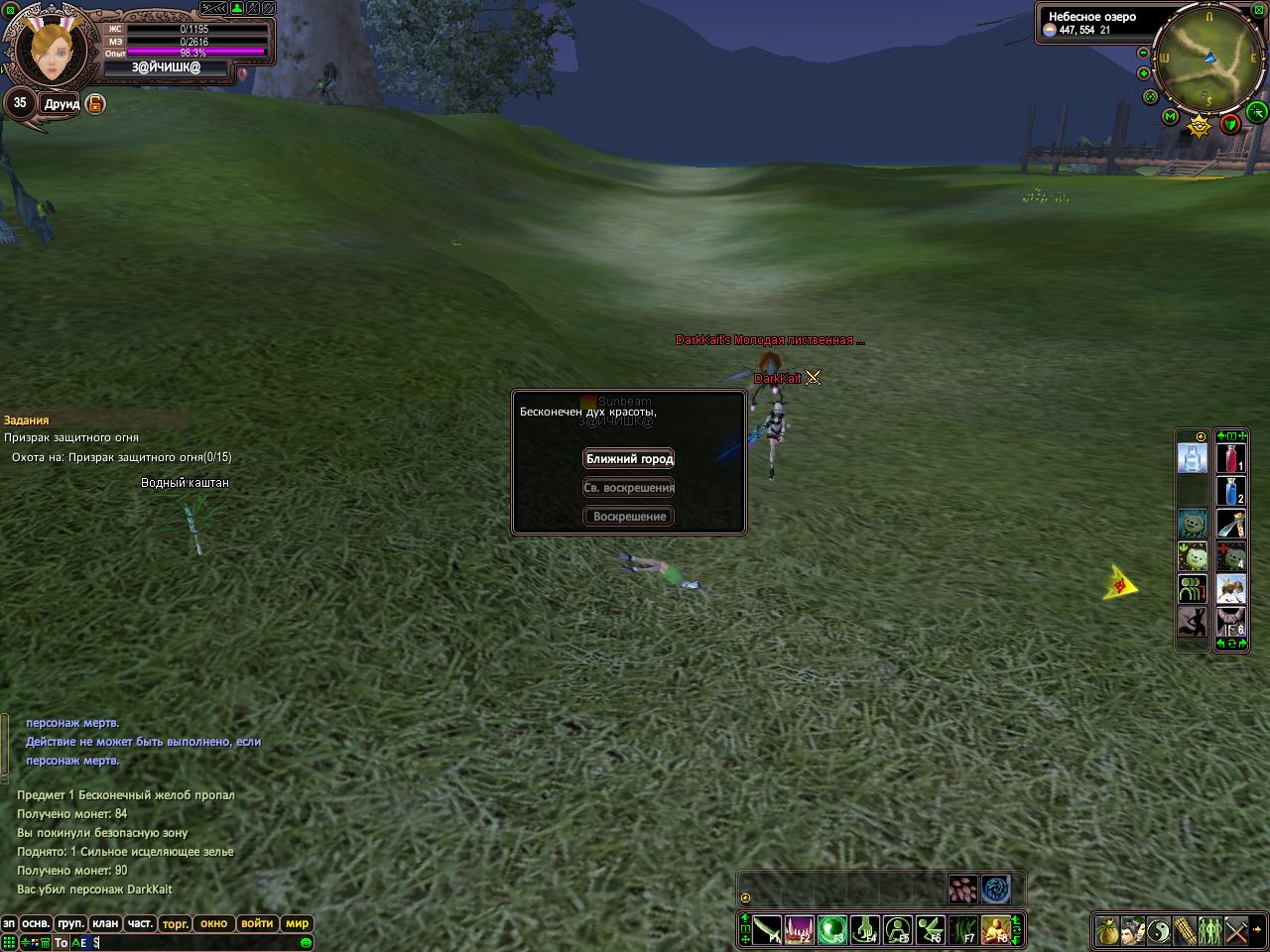
Task: Activate the F3 green orb skill
Action: click(x=831, y=930)
